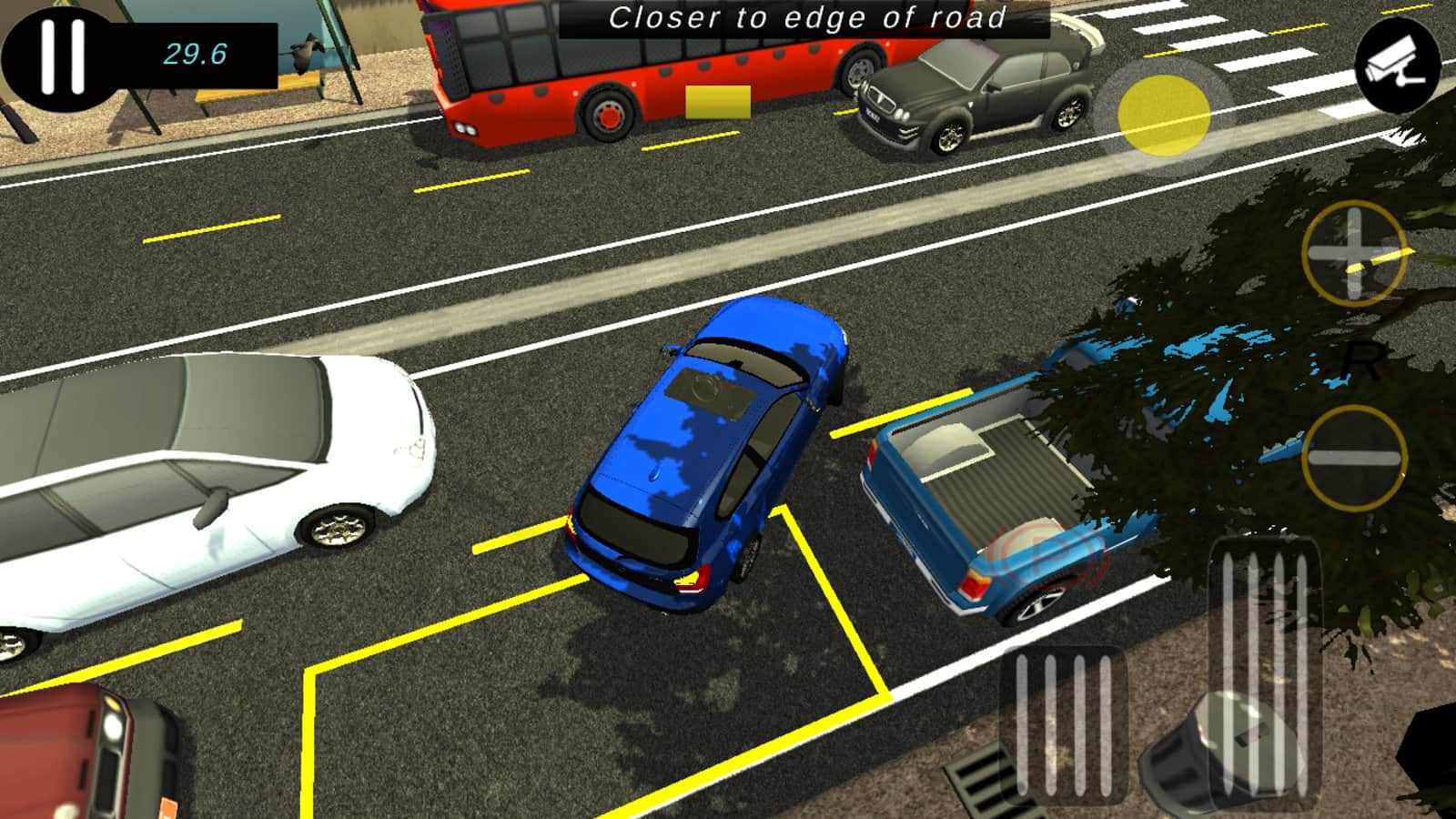
Task: Switch view with the security camera icon
Action: coord(1397,65)
